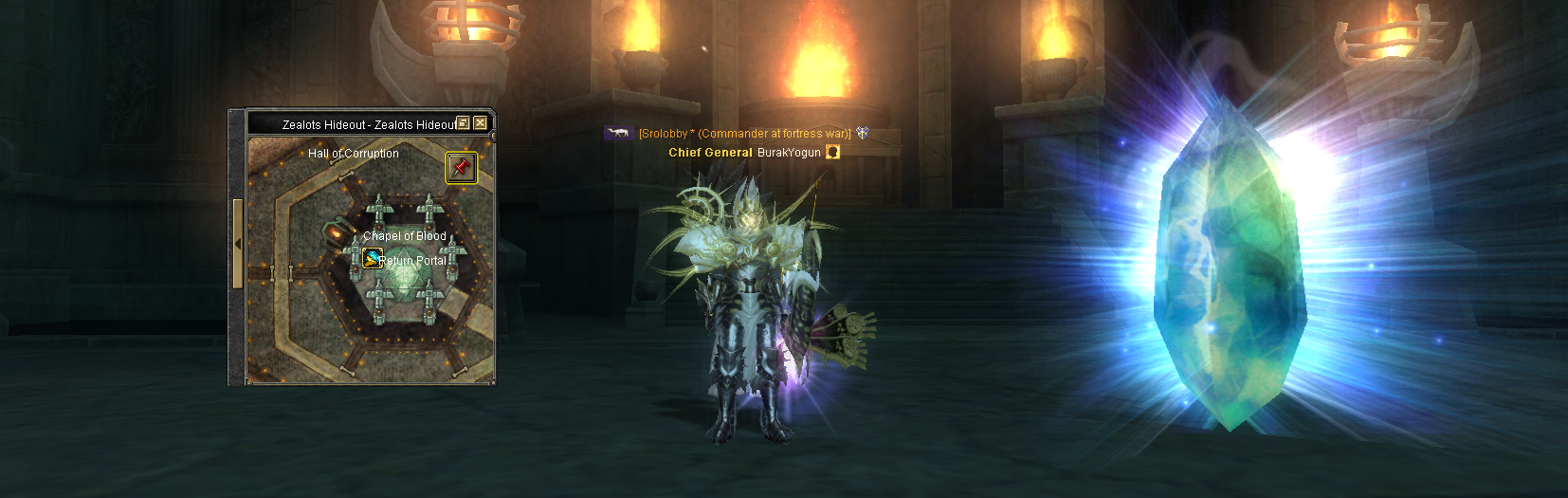1568x498 pixels.
Task: Maximize the Zealots Hideout map window
Action: tap(464, 123)
